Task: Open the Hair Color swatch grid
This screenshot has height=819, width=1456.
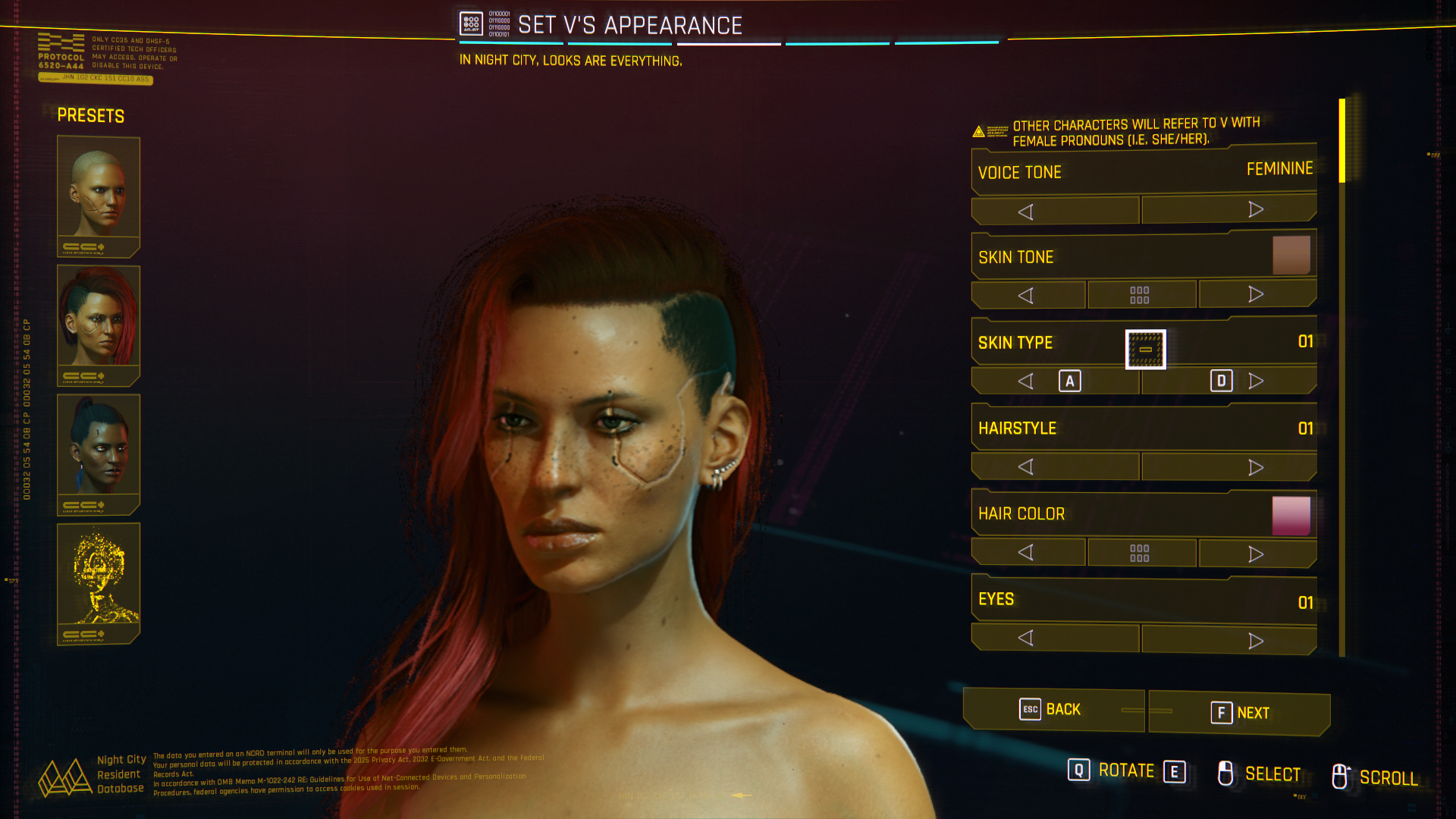Action: (1140, 553)
